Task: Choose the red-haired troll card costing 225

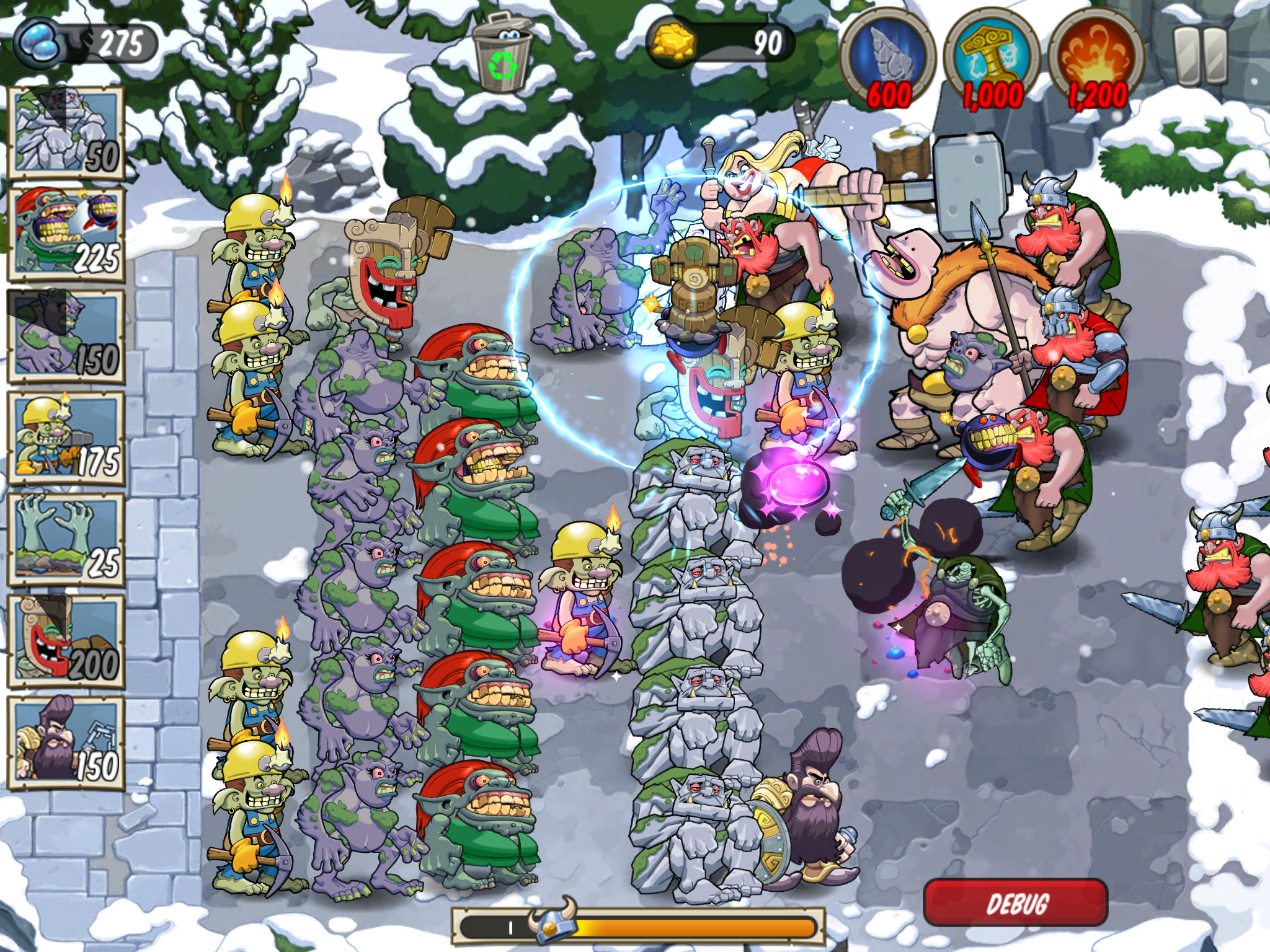Action: (x=66, y=234)
